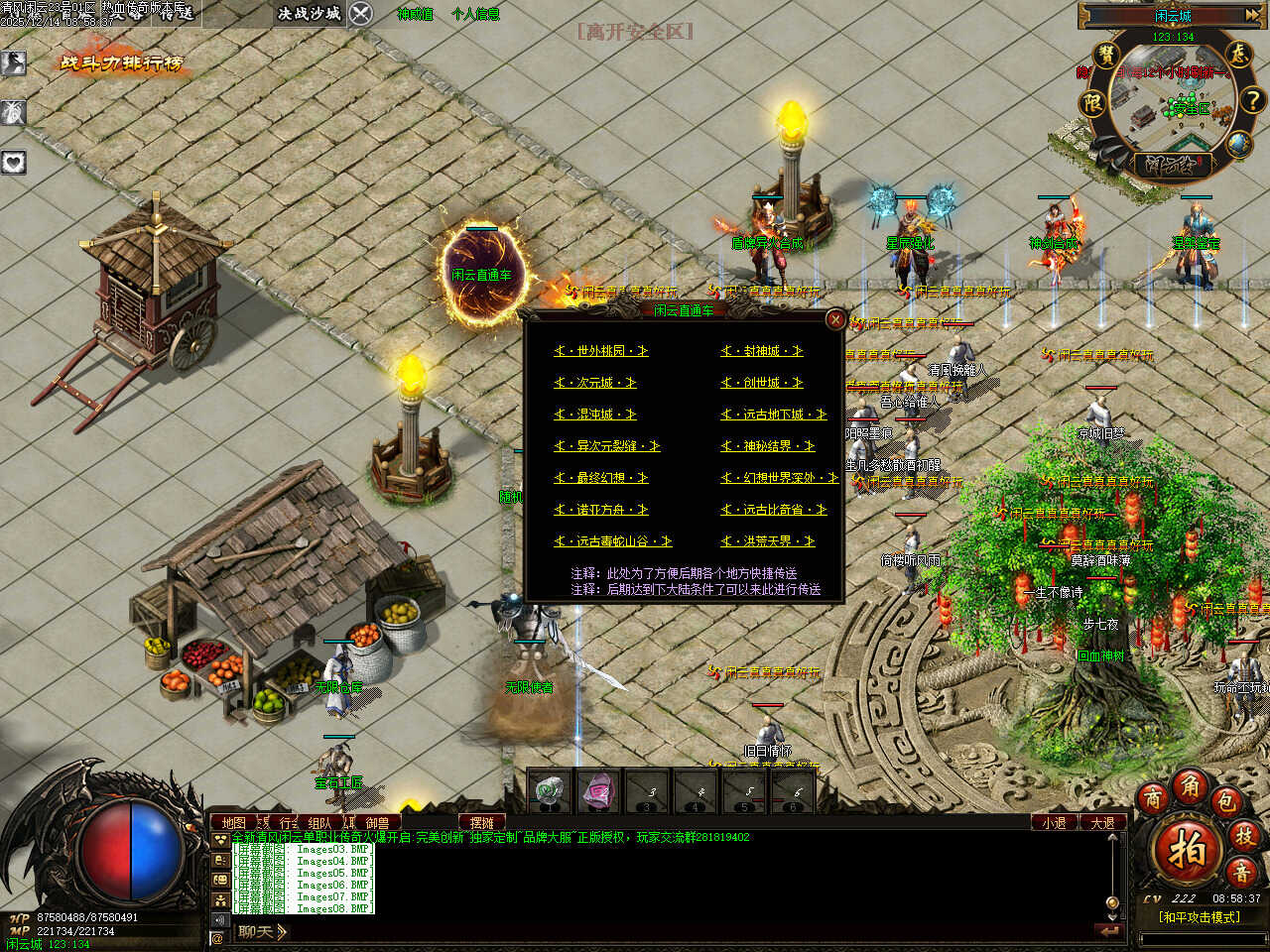Switch to the 地图 chat tab

(x=233, y=823)
